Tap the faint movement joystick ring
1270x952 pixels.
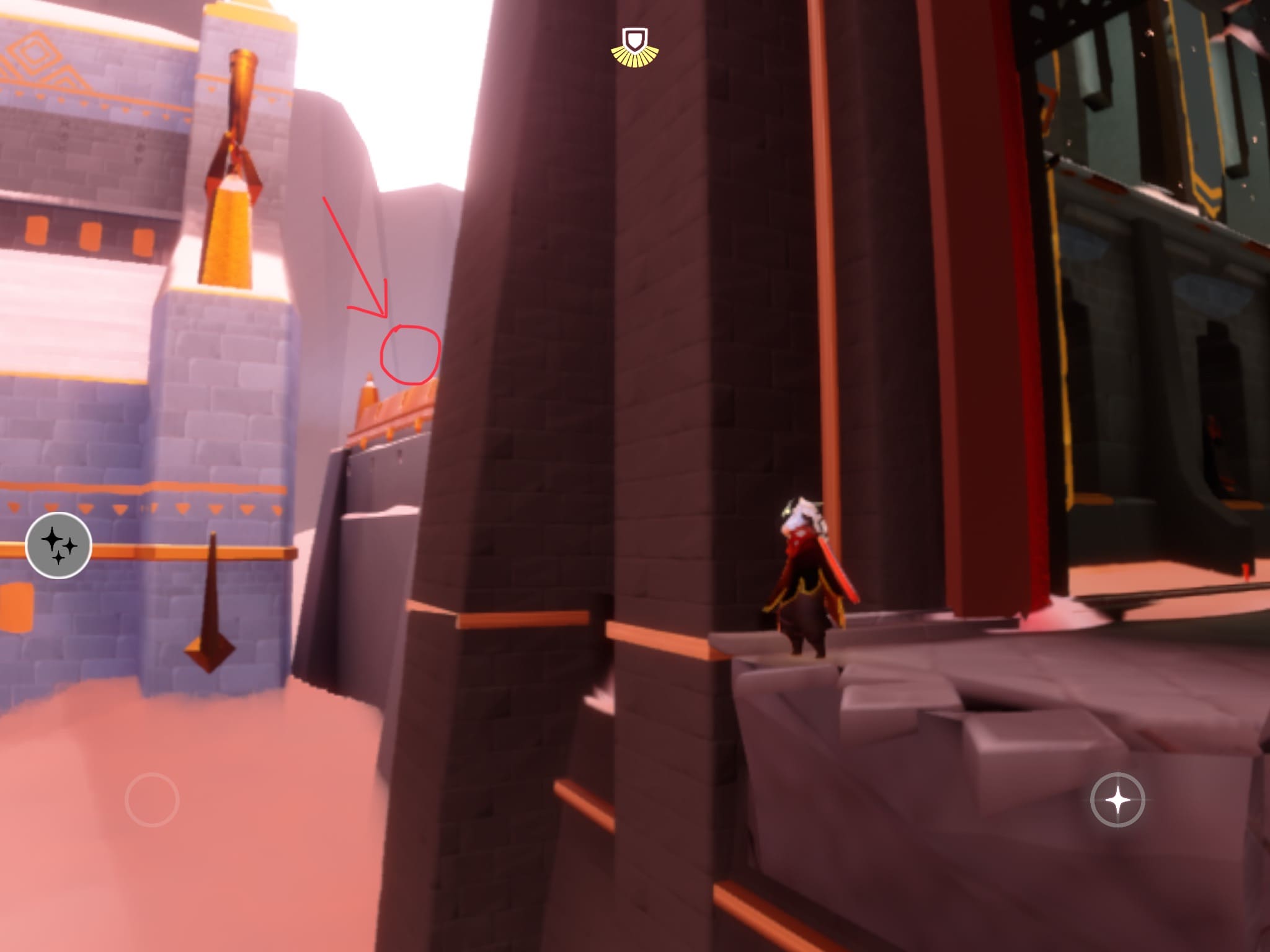pos(152,800)
